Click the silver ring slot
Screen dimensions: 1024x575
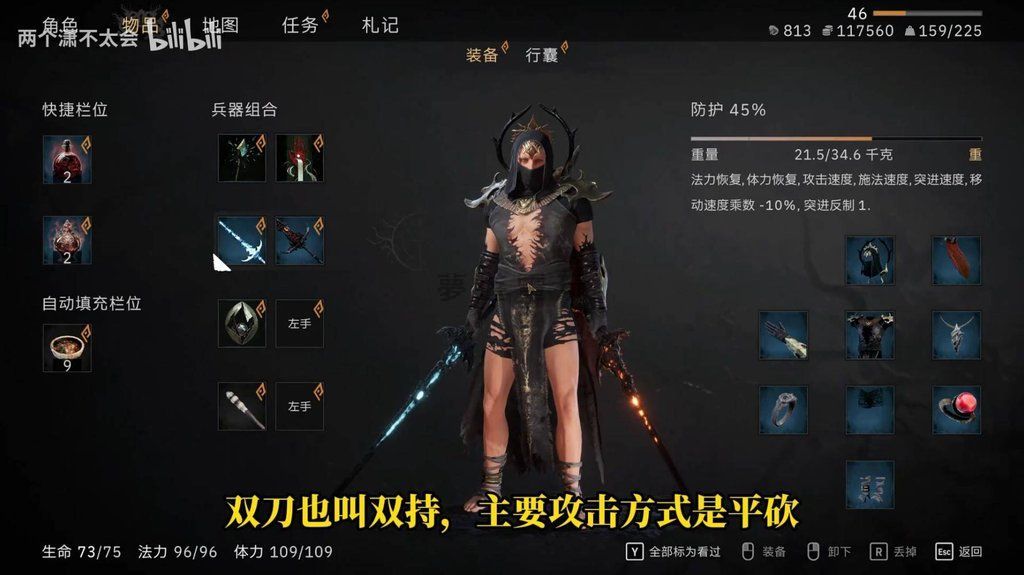coord(783,410)
